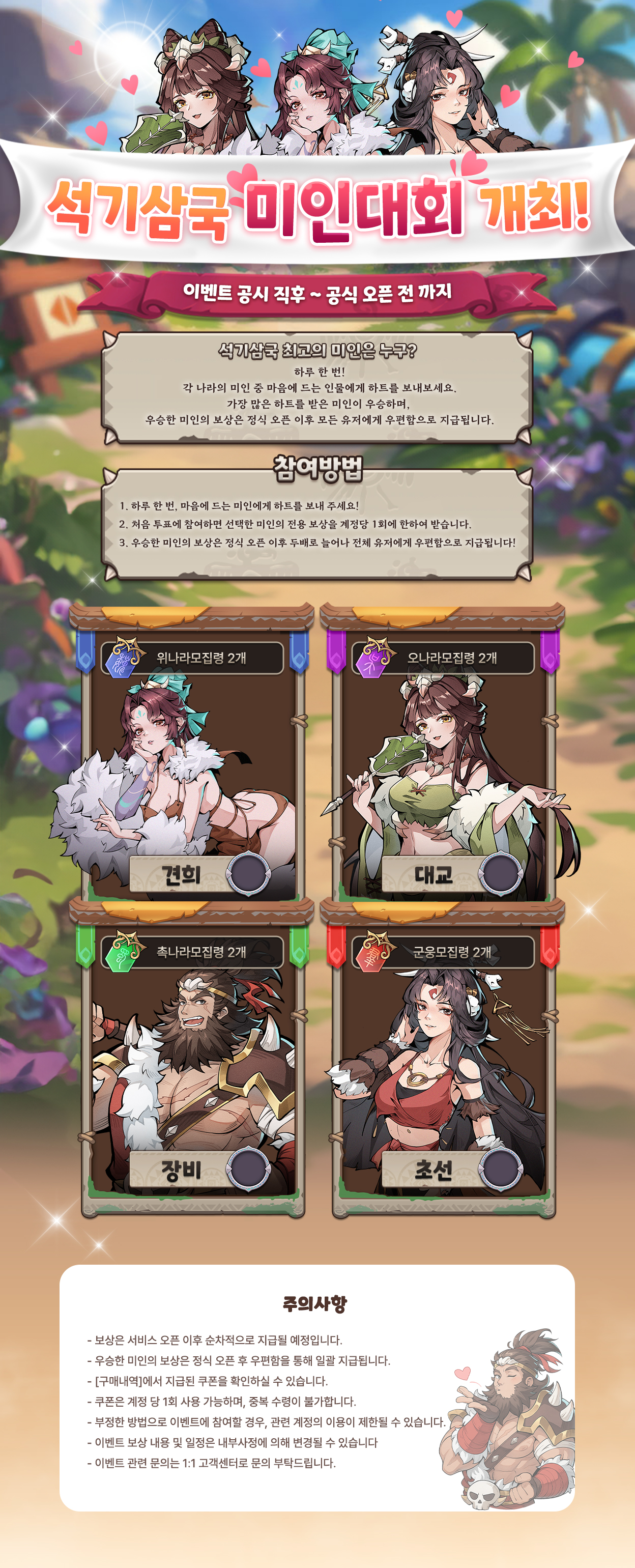Vote using the round button next to 대교
This screenshot has width=635, height=1568.
[501, 874]
